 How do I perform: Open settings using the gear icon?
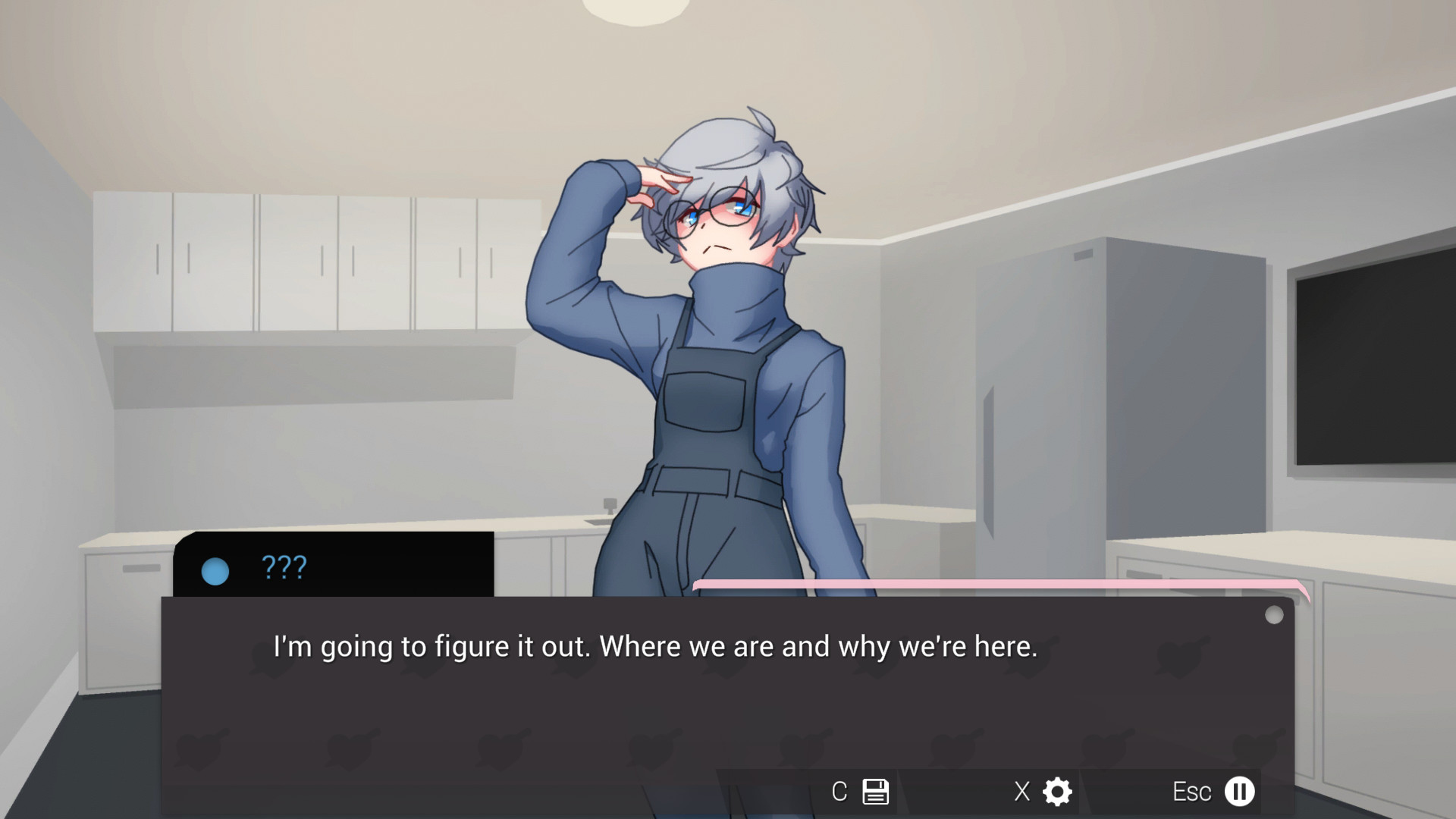coord(1056,791)
